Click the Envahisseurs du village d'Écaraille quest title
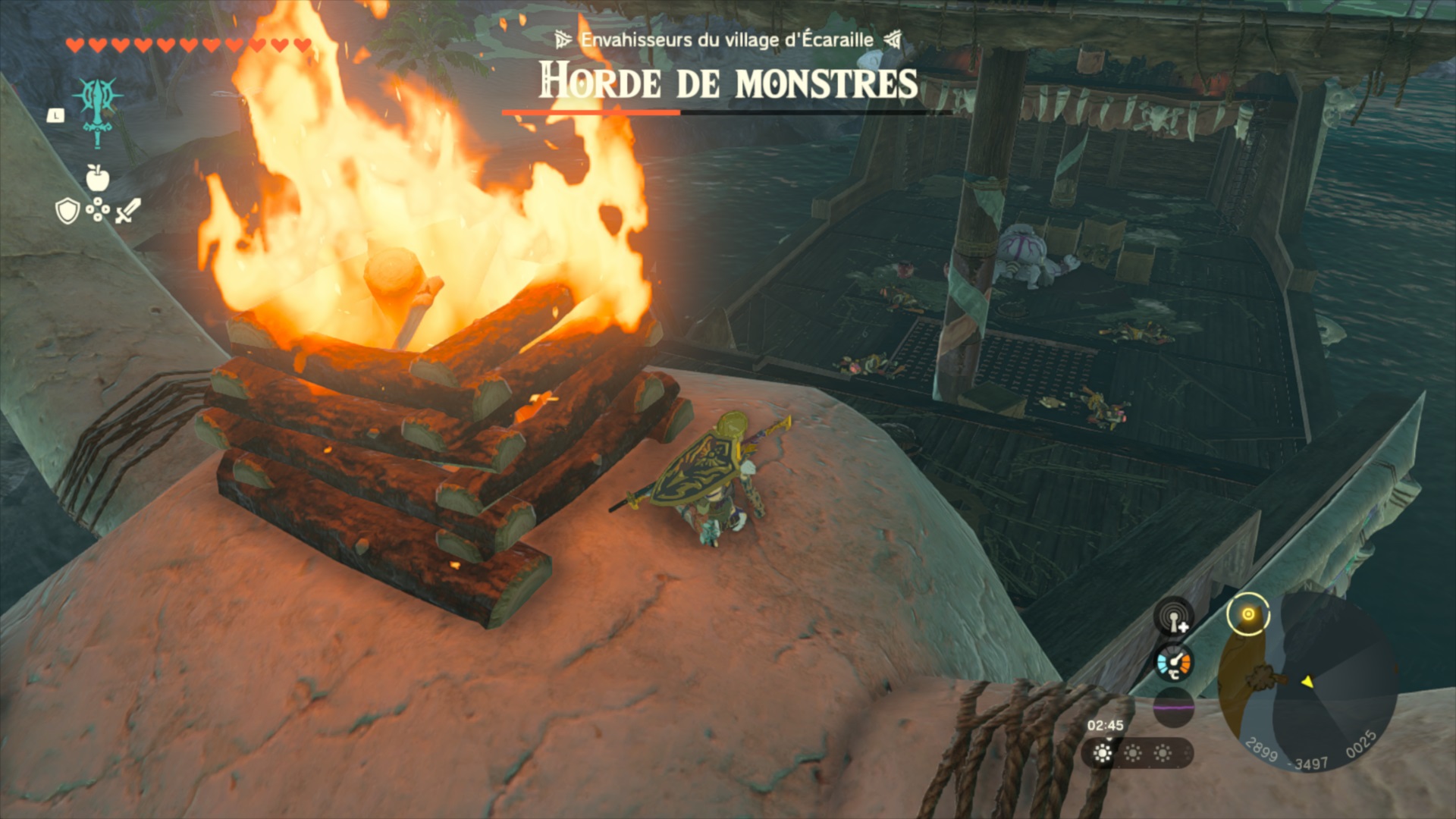Viewport: 1456px width, 819px height. click(726, 40)
